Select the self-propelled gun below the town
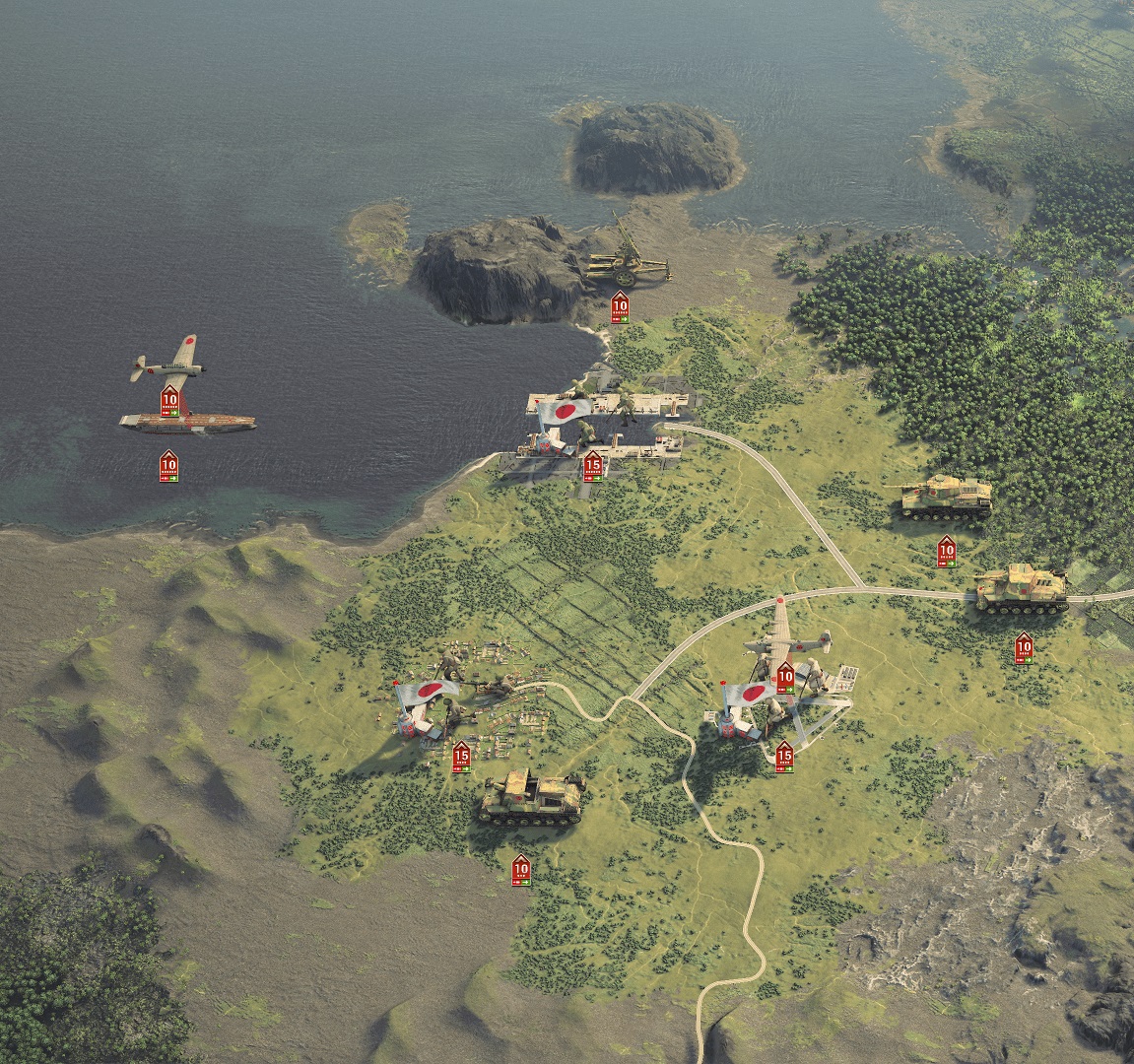The height and width of the screenshot is (1064, 1134). tap(531, 797)
